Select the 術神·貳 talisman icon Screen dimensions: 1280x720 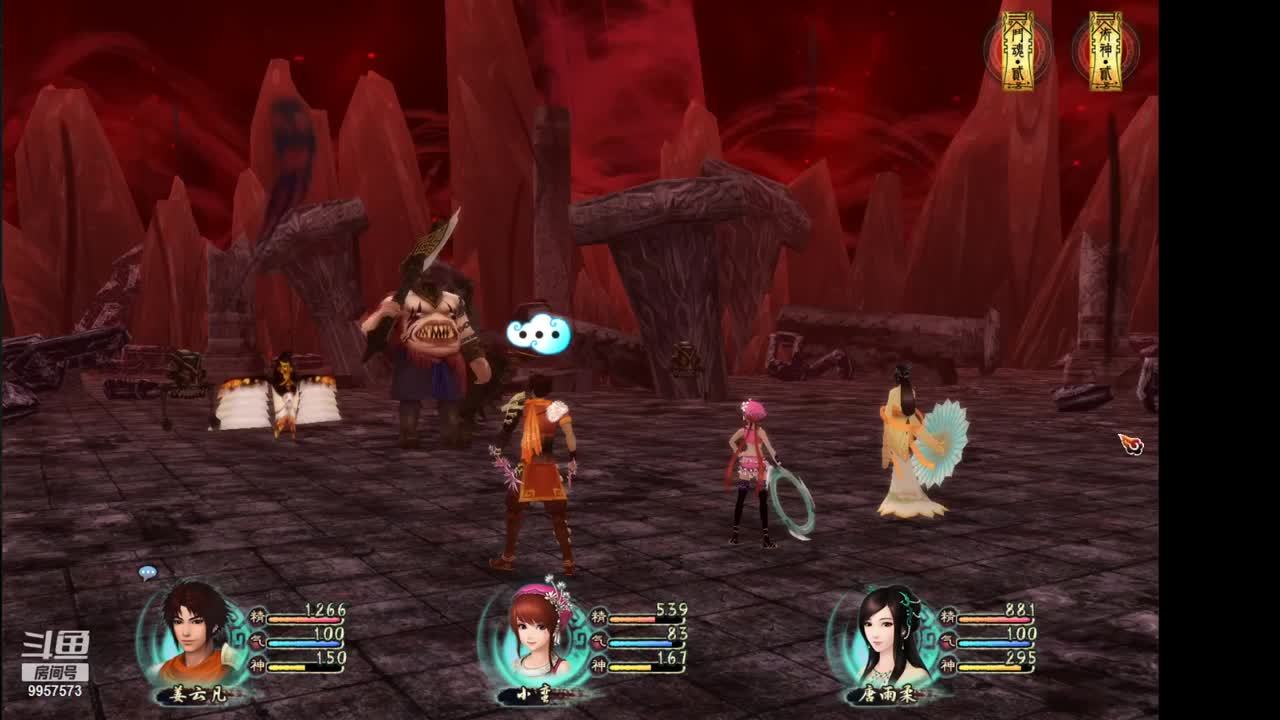tap(1105, 51)
